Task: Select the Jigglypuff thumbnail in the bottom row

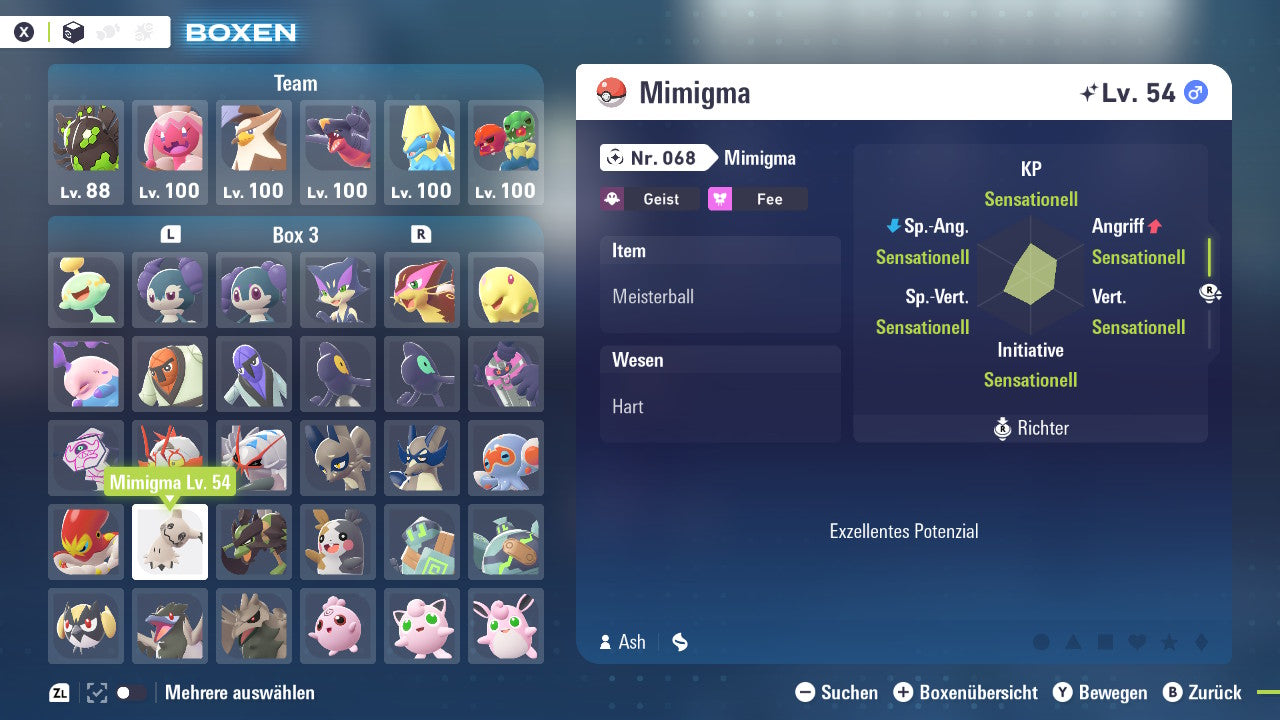Action: [421, 625]
